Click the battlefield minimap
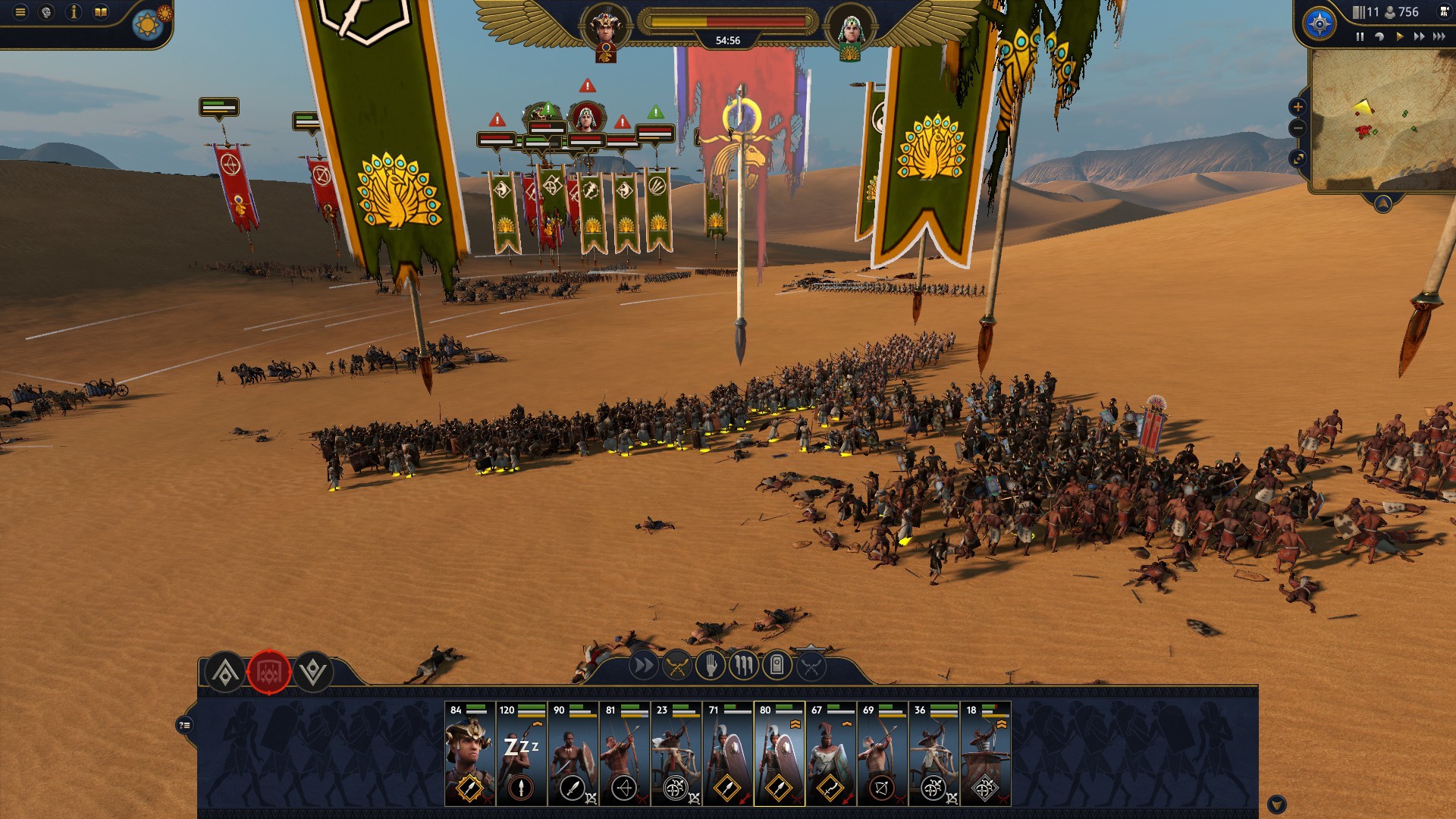Screen dimensions: 1456x819 tap(1382, 120)
